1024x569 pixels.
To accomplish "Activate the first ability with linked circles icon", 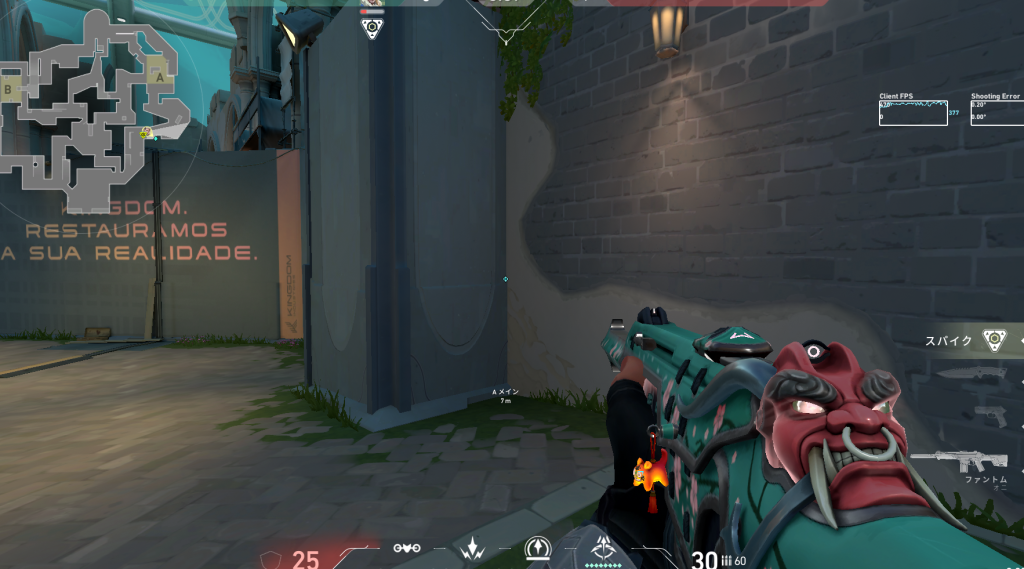I will coord(406,548).
